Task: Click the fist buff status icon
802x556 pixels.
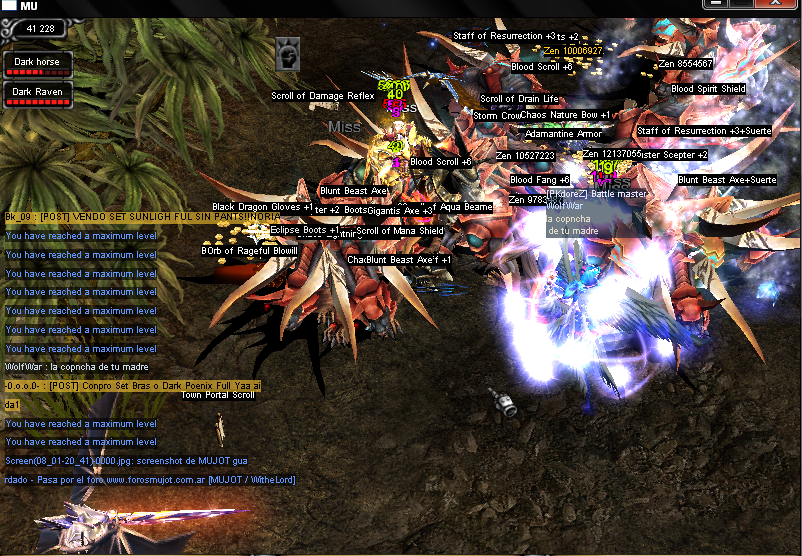Action: 288,54
